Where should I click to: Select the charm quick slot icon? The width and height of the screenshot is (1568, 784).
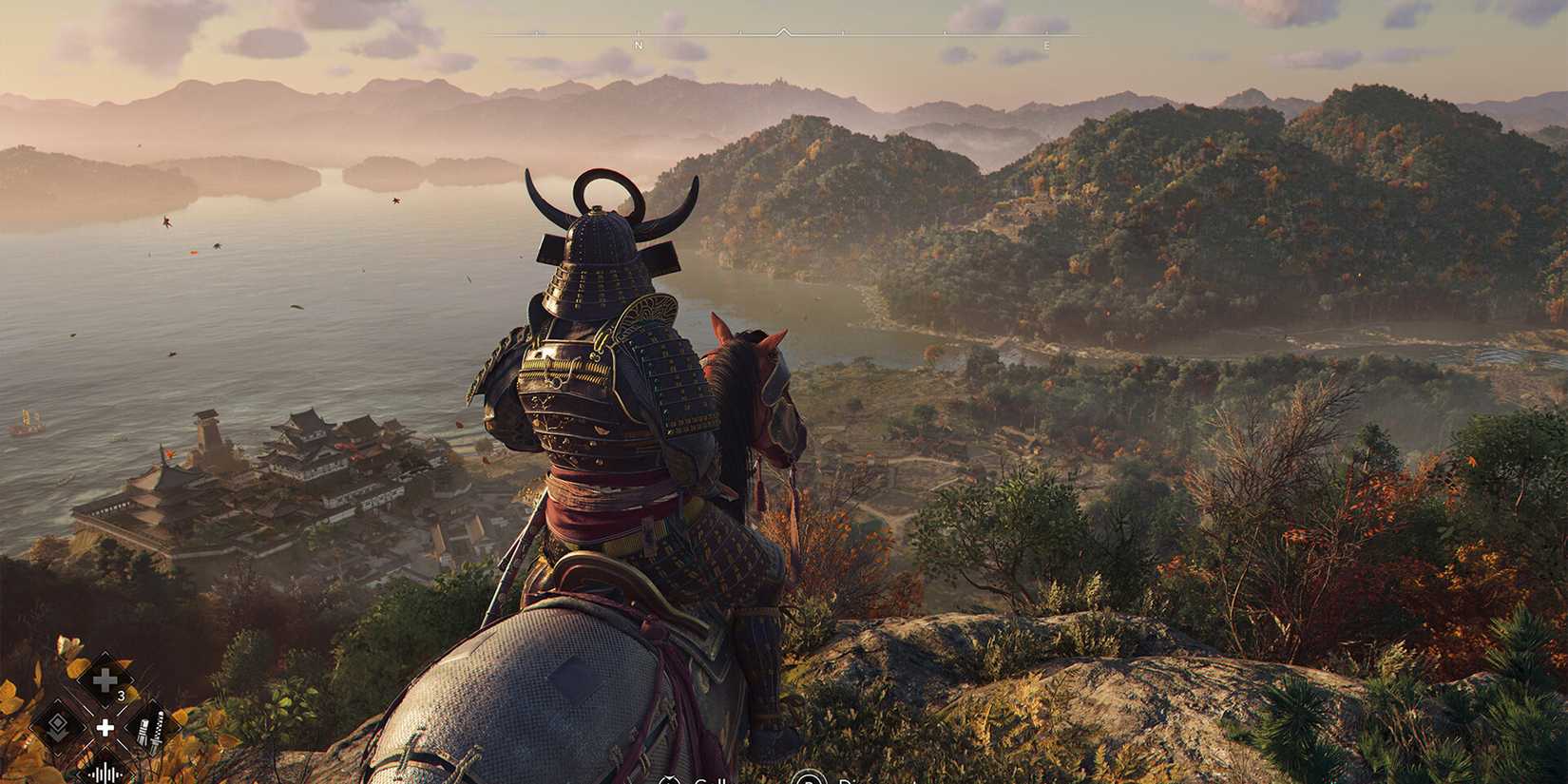click(59, 726)
